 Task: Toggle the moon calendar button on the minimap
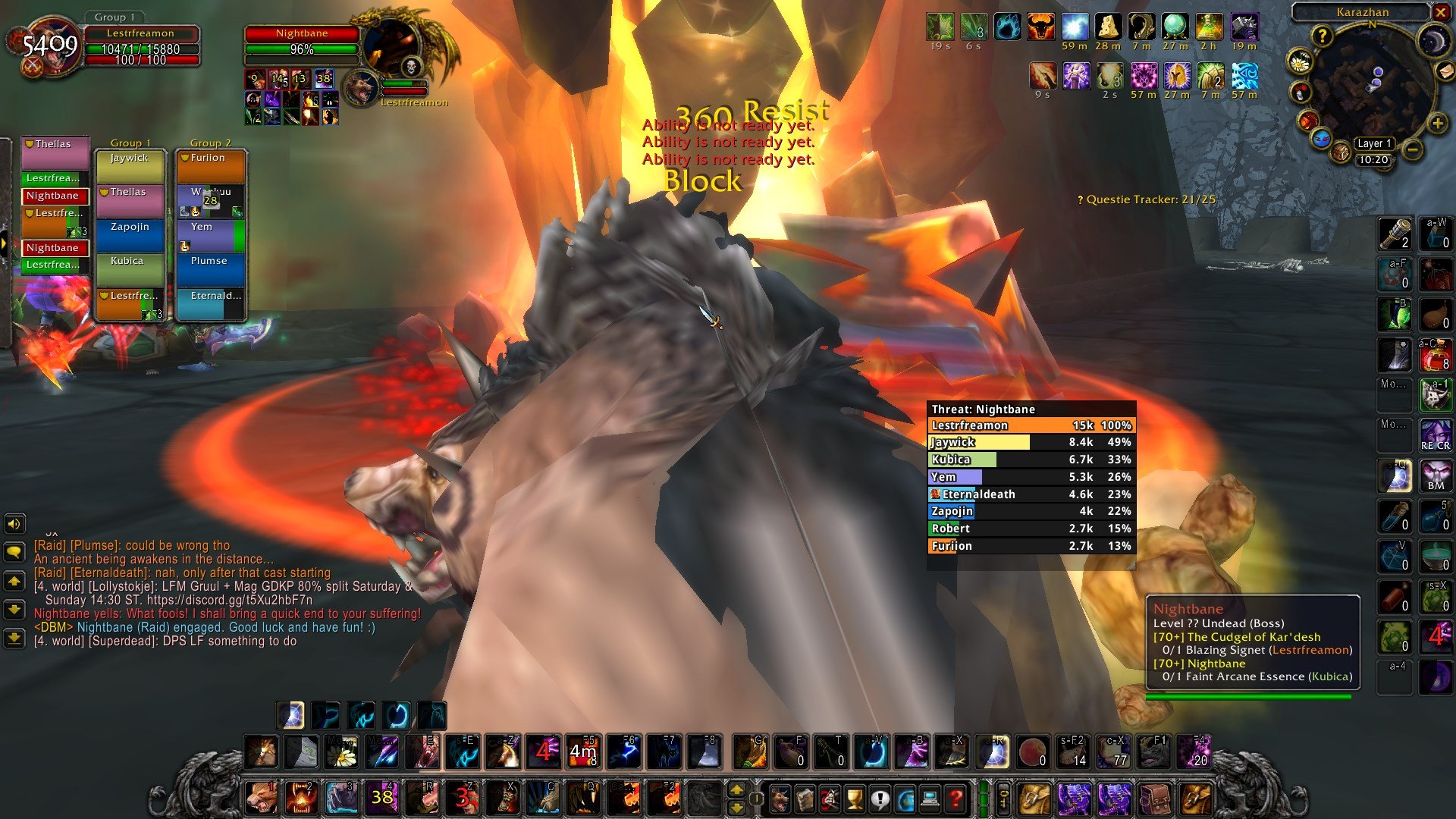point(1434,39)
